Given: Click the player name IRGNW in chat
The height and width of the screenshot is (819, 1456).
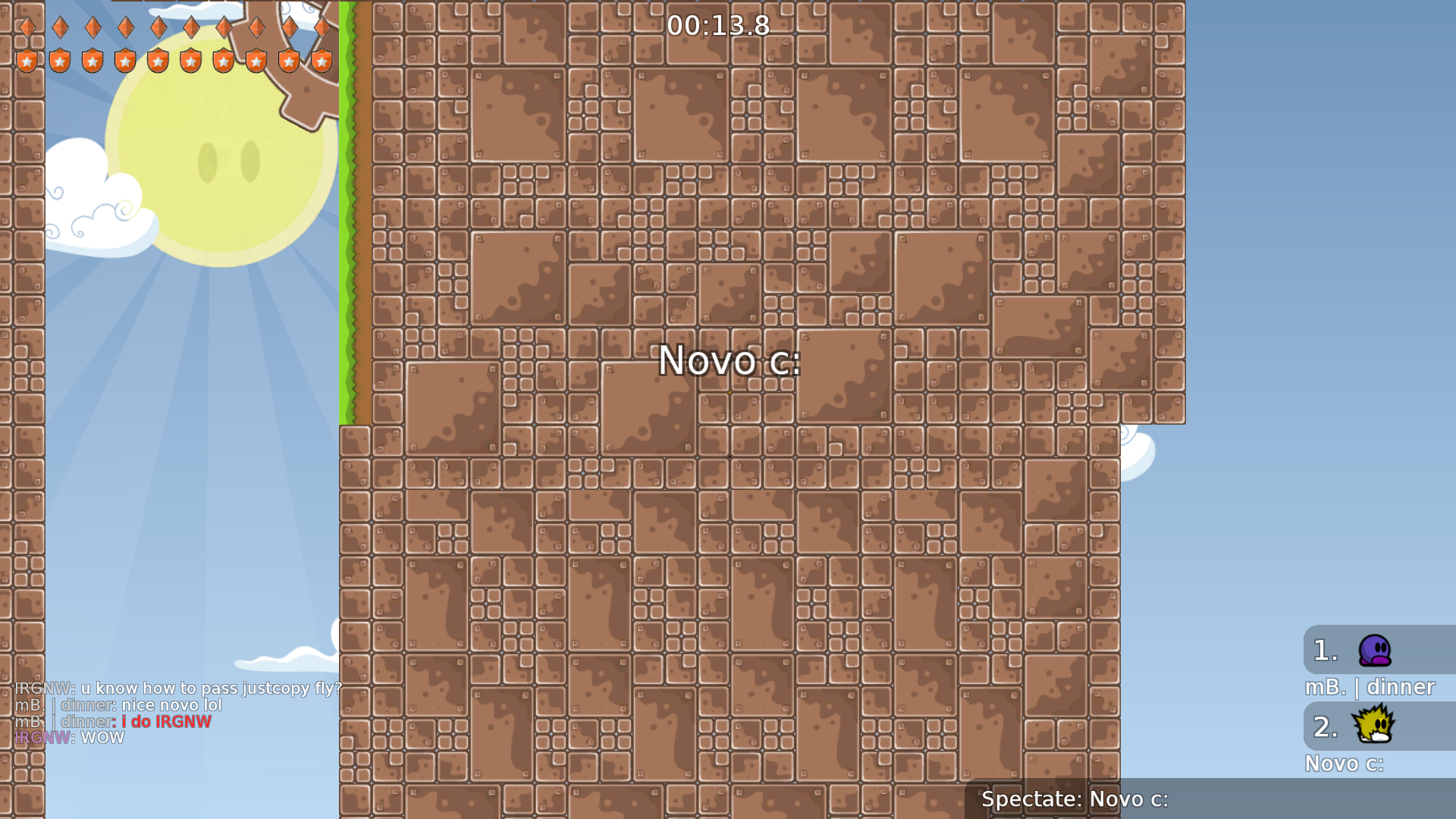Looking at the screenshot, I should (42, 689).
